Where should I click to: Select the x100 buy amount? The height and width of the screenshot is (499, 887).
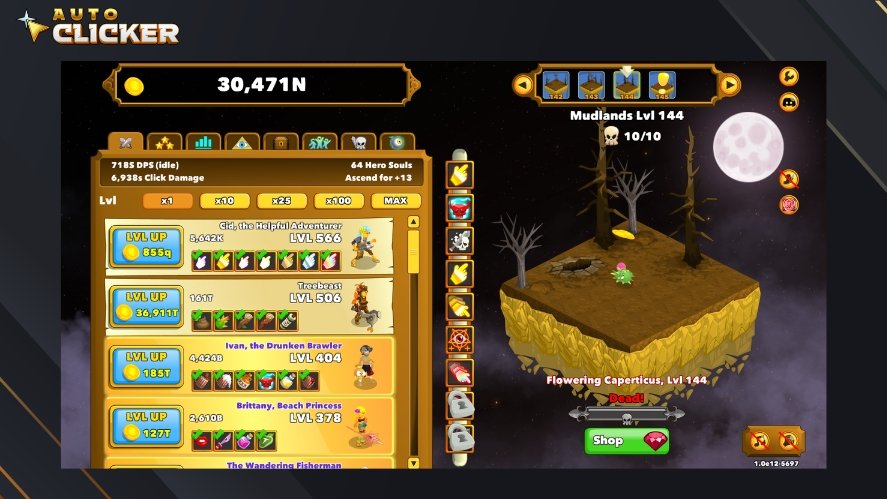click(339, 201)
